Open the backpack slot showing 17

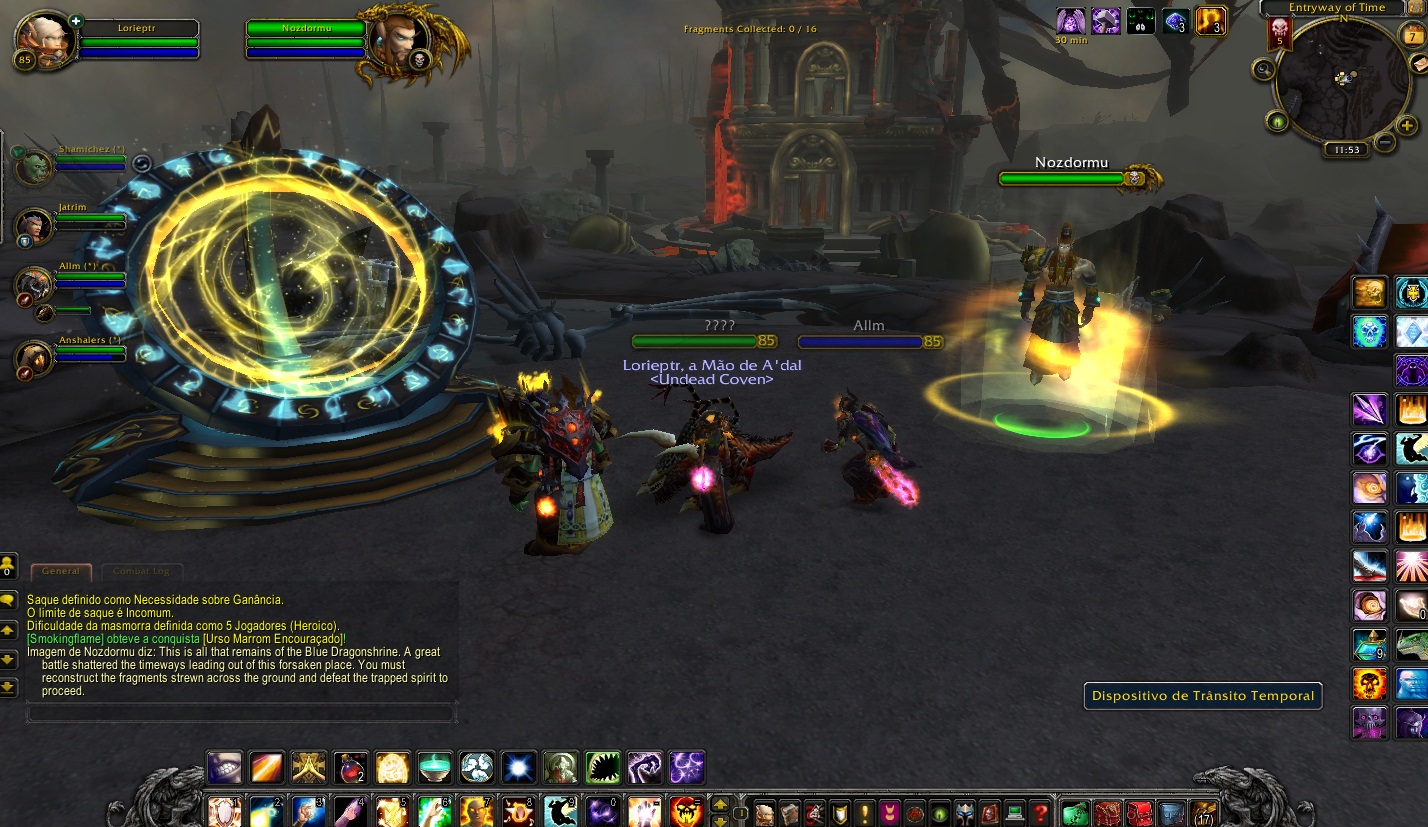[x=1204, y=812]
